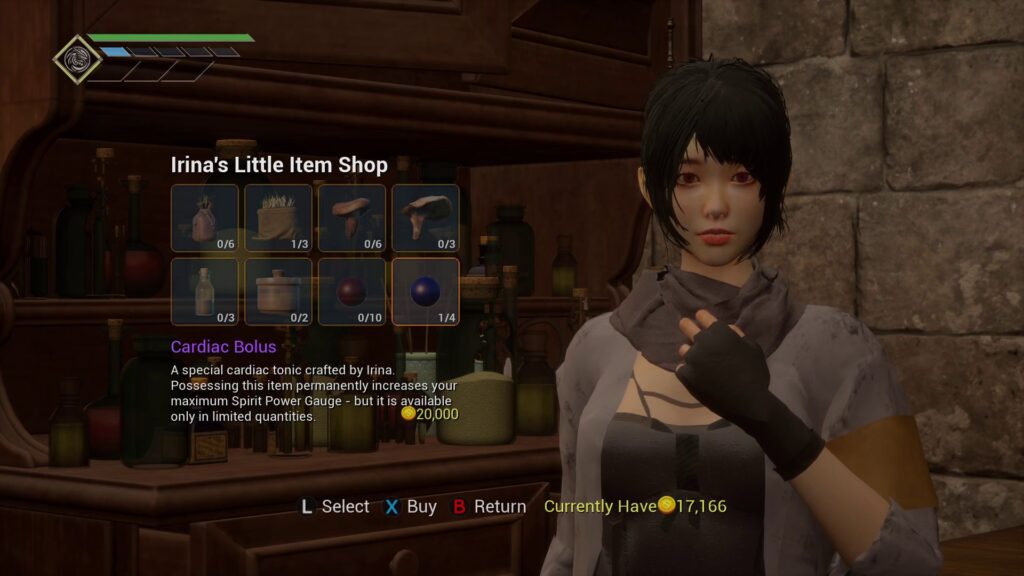Choose the corked glass bottle item
This screenshot has width=1024, height=576.
click(205, 292)
